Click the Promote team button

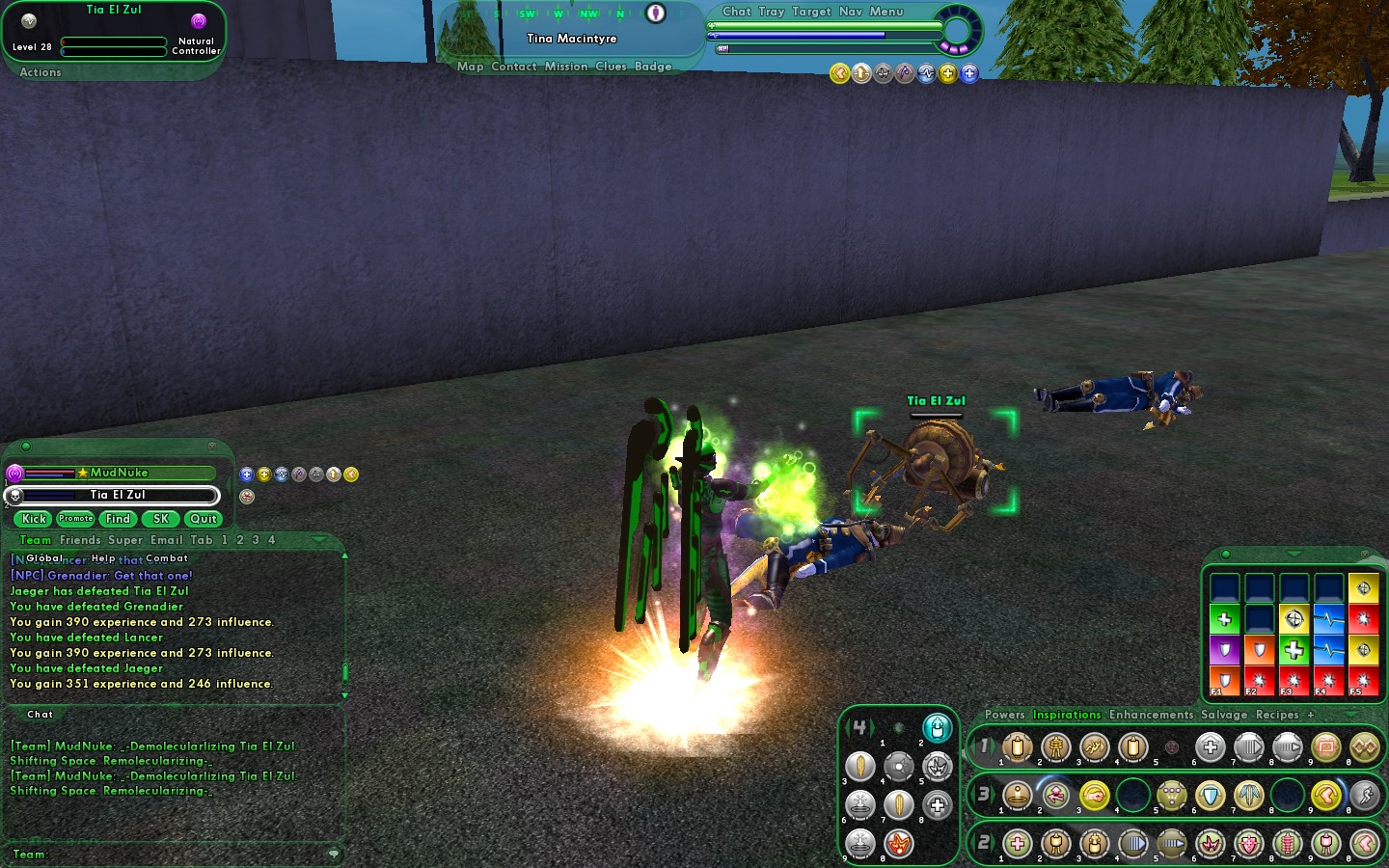[75, 519]
